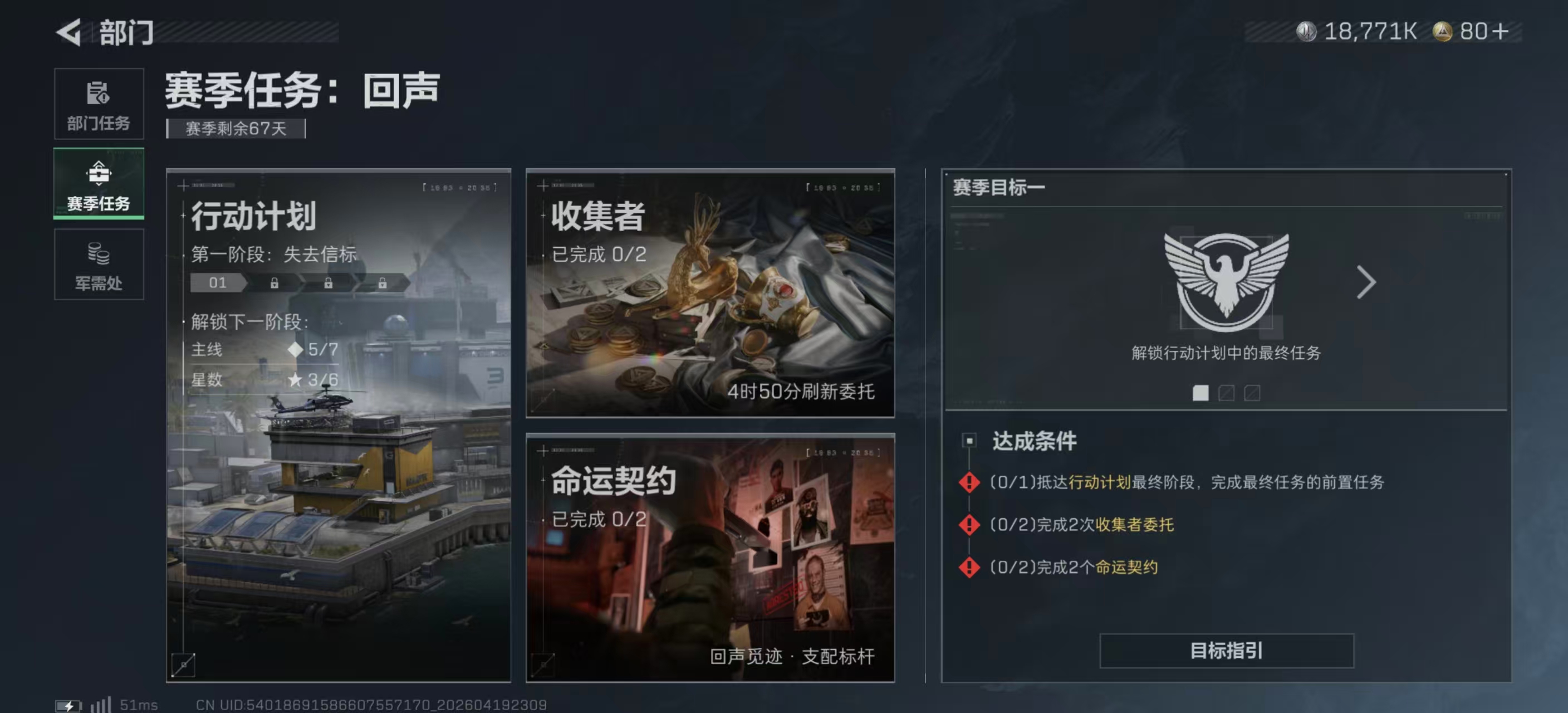Image resolution: width=1568 pixels, height=713 pixels.
Task: Select stage 01 in 行动计划 progress bar
Action: coord(217,282)
